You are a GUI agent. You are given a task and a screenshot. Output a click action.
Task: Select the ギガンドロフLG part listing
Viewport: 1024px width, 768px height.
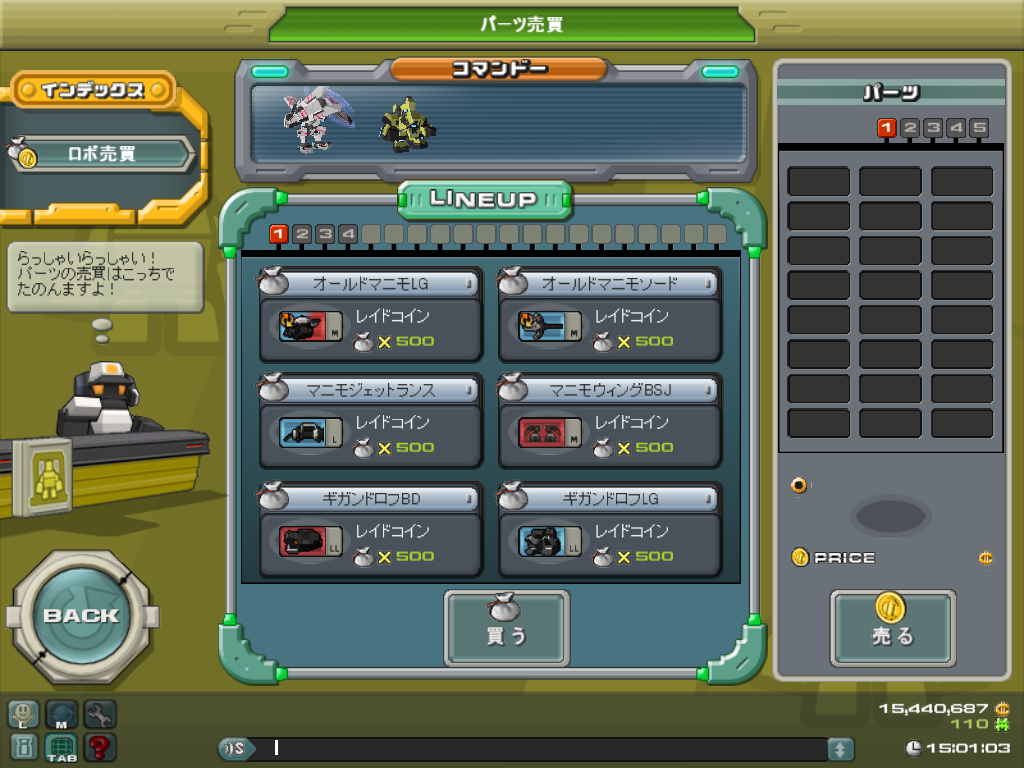point(609,530)
